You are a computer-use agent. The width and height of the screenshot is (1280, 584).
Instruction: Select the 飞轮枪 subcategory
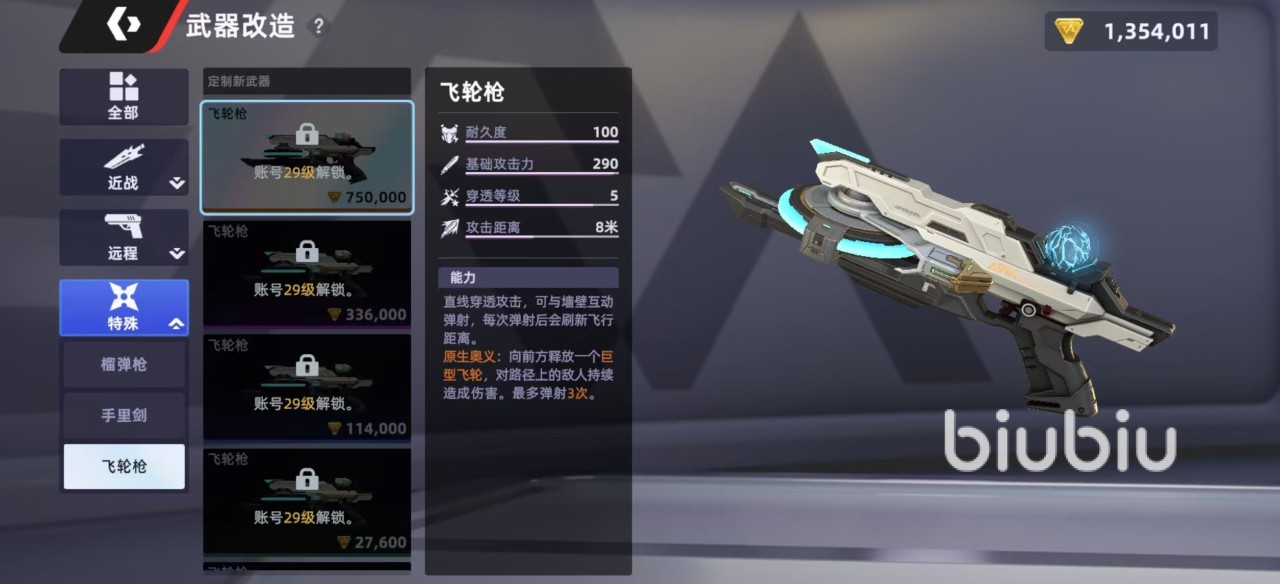[x=124, y=467]
